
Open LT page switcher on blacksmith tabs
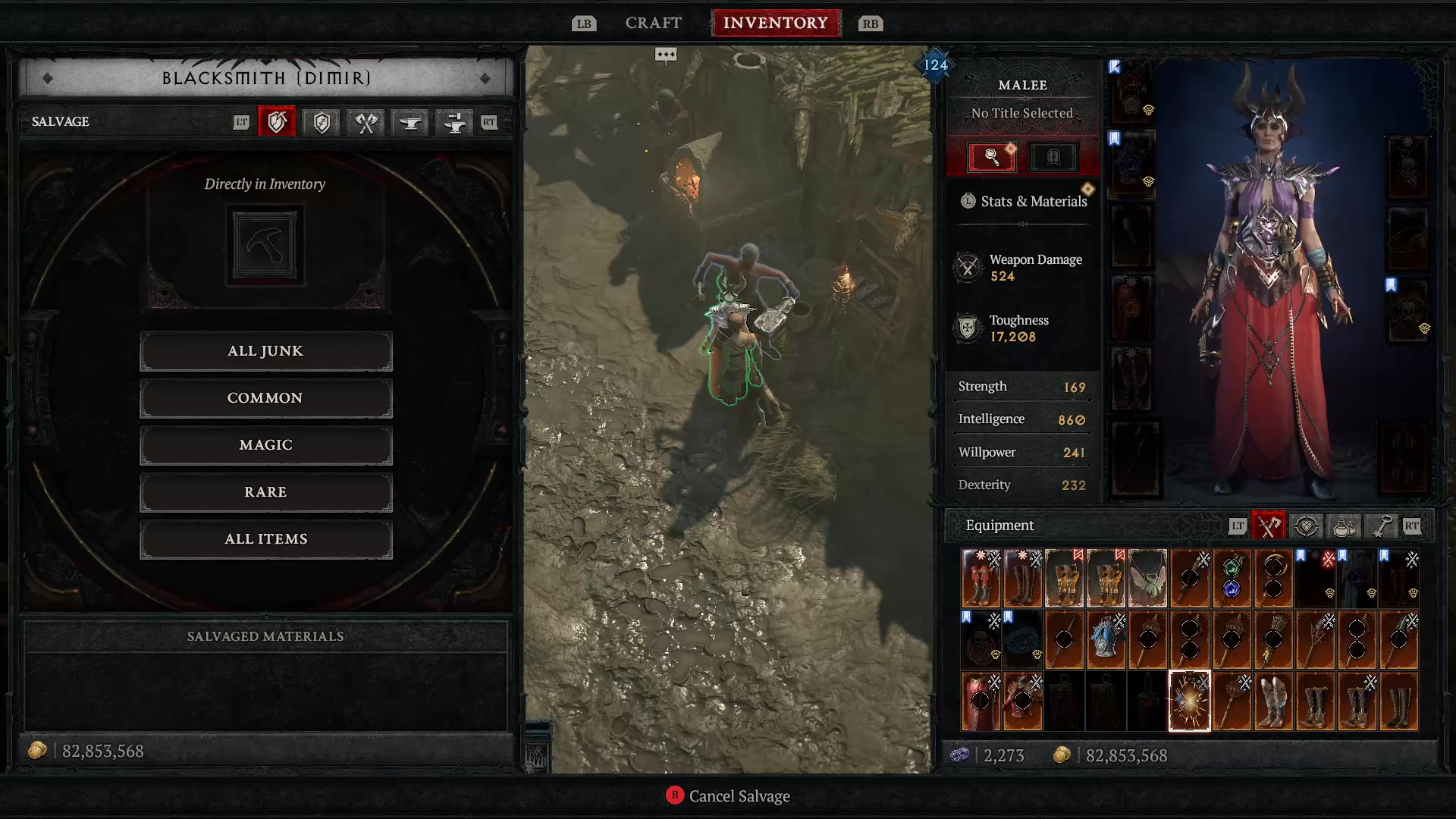tap(241, 122)
